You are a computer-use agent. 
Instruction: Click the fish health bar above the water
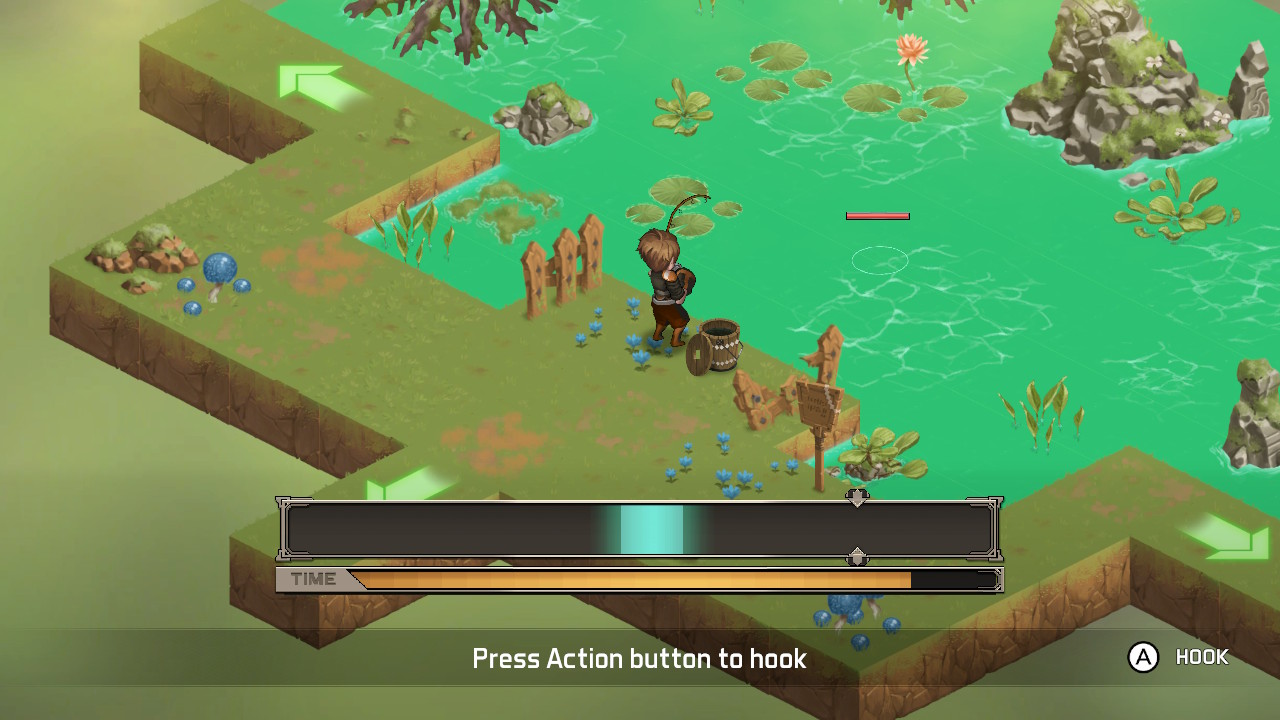(879, 215)
